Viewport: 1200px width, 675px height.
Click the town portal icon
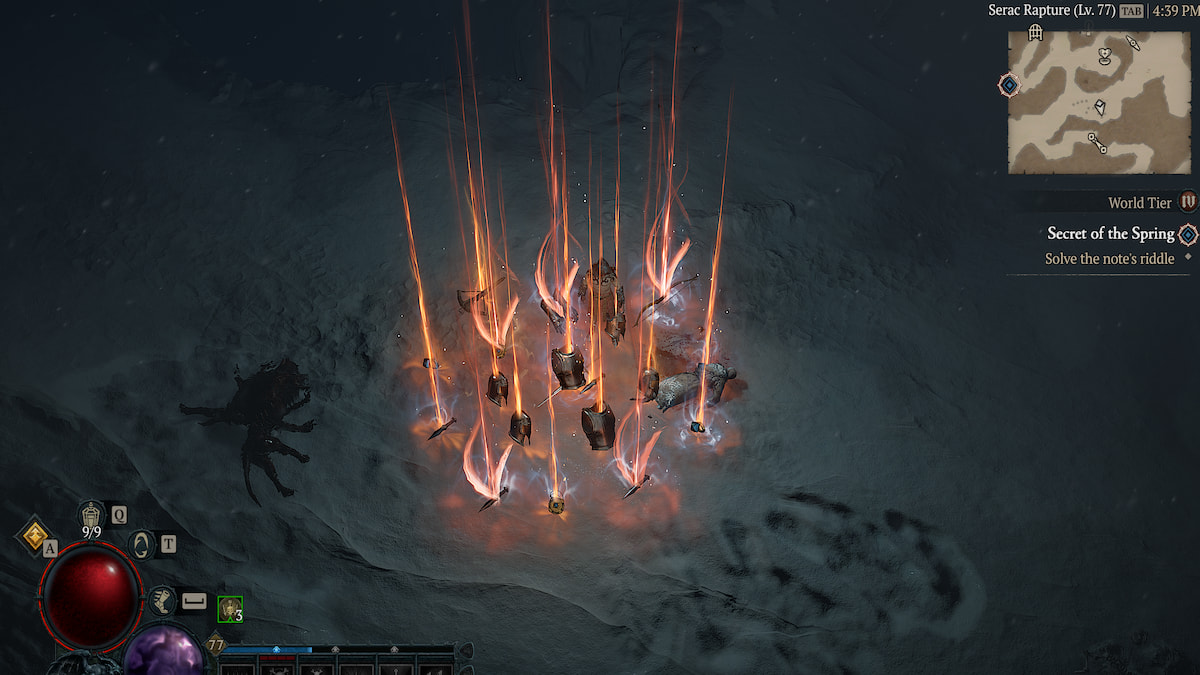141,545
